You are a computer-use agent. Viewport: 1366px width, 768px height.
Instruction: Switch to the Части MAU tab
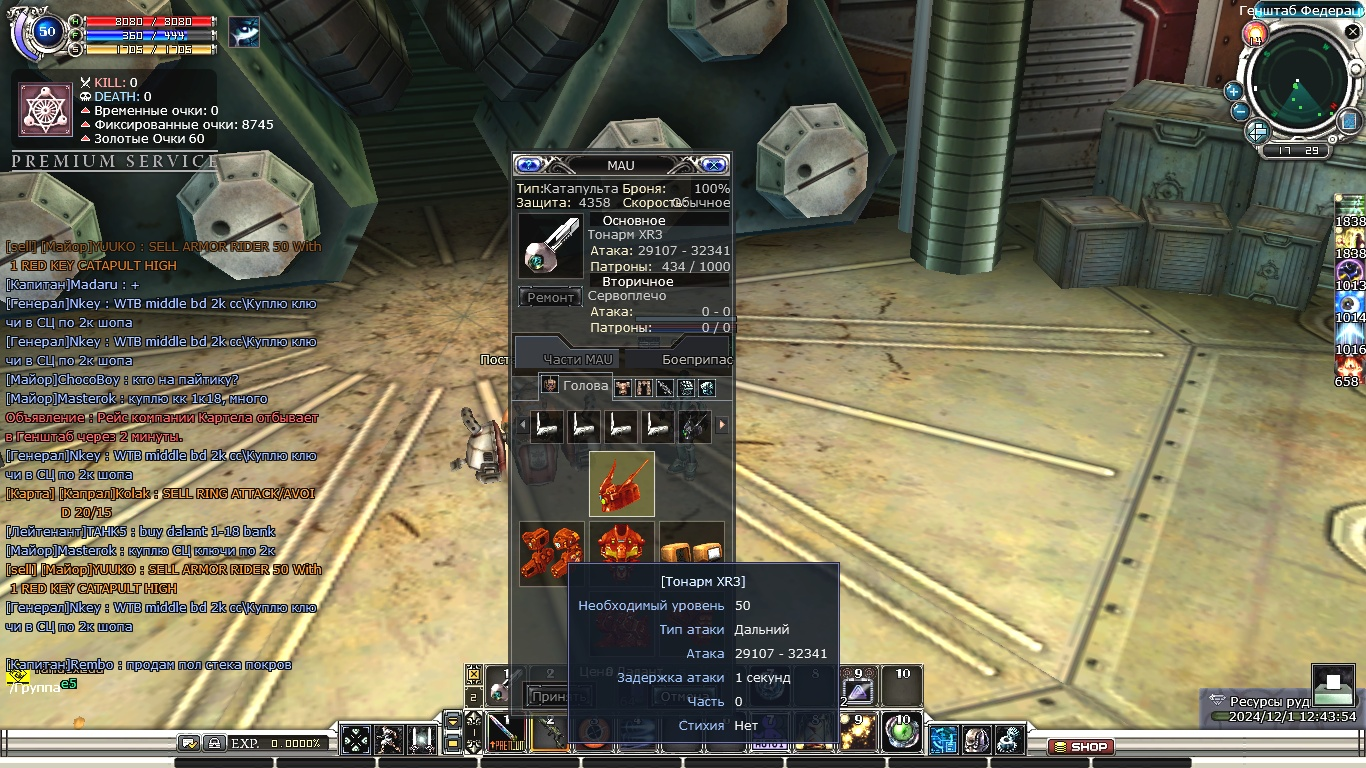click(578, 359)
